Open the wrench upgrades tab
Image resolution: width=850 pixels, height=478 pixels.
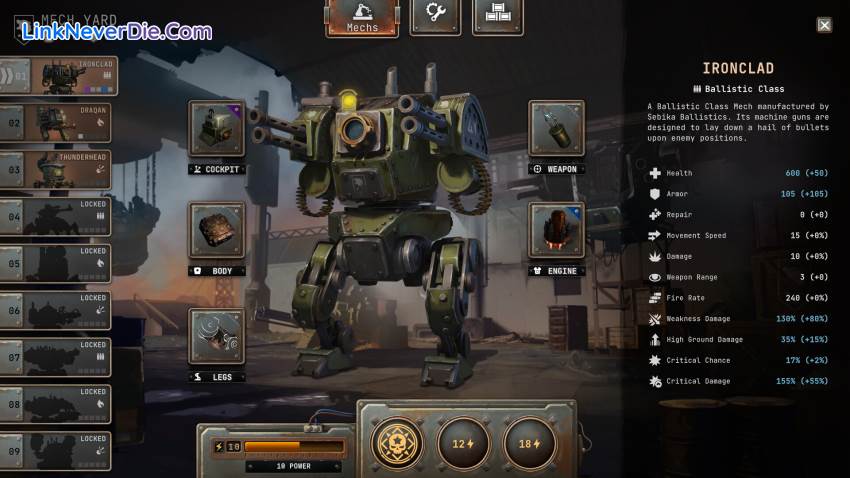point(435,15)
